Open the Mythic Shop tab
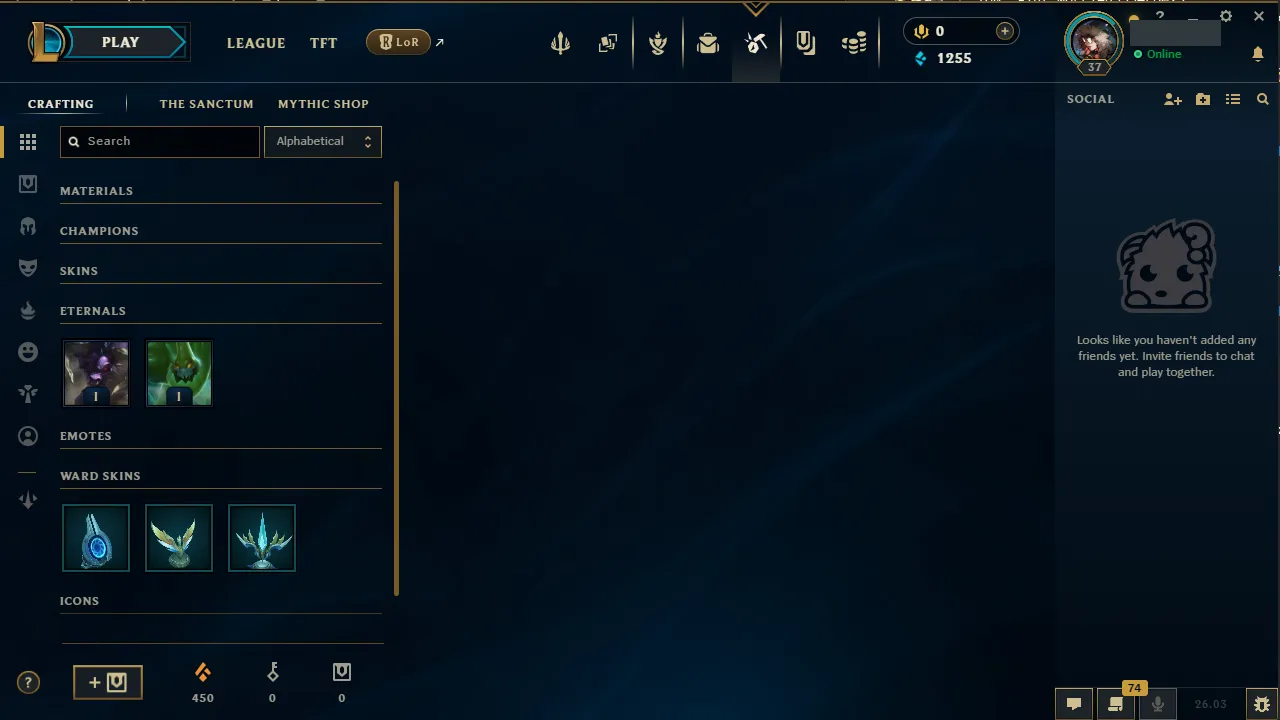 323,104
